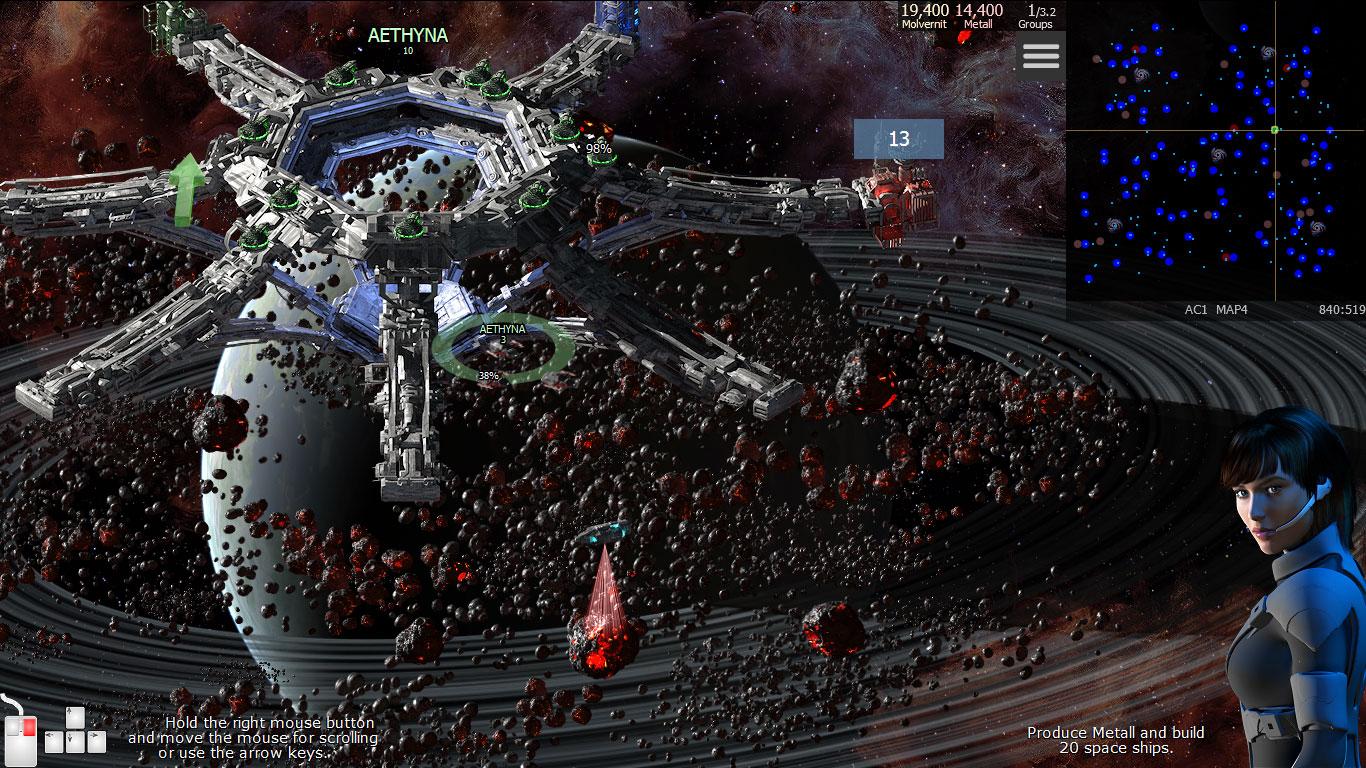The image size is (1366, 768).
Task: Open the hamburger menu button
Action: [x=1040, y=56]
